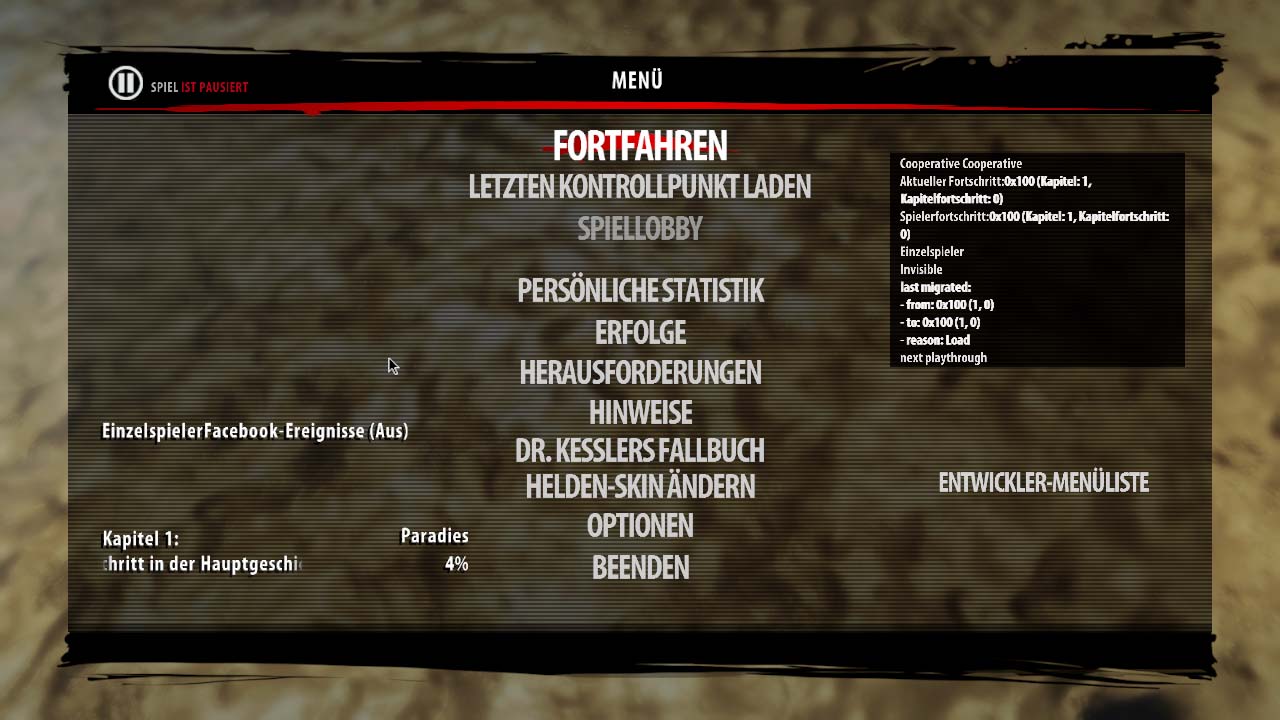Click Beenden to quit the game
Image resolution: width=1280 pixels, height=720 pixels.
pos(640,567)
